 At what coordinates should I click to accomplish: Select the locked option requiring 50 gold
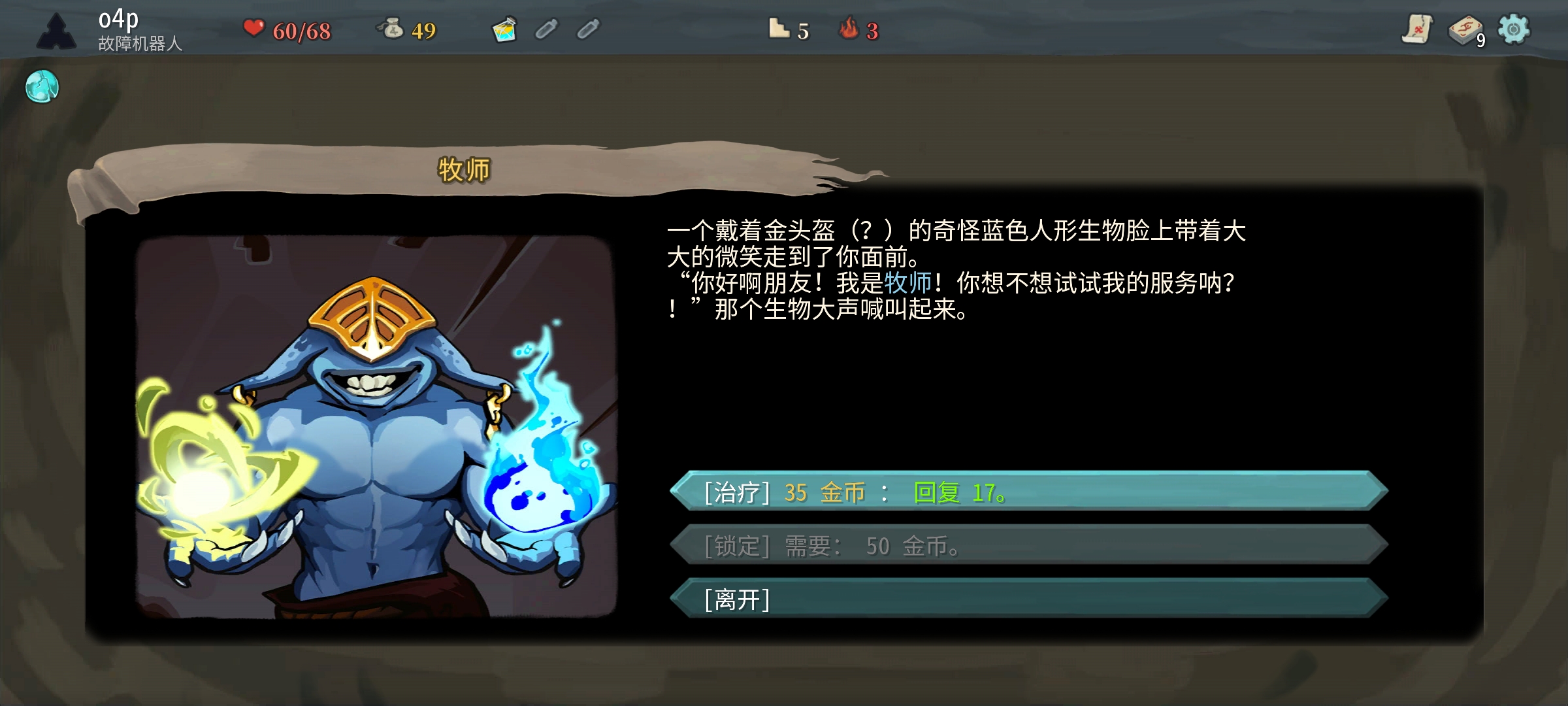(1028, 545)
